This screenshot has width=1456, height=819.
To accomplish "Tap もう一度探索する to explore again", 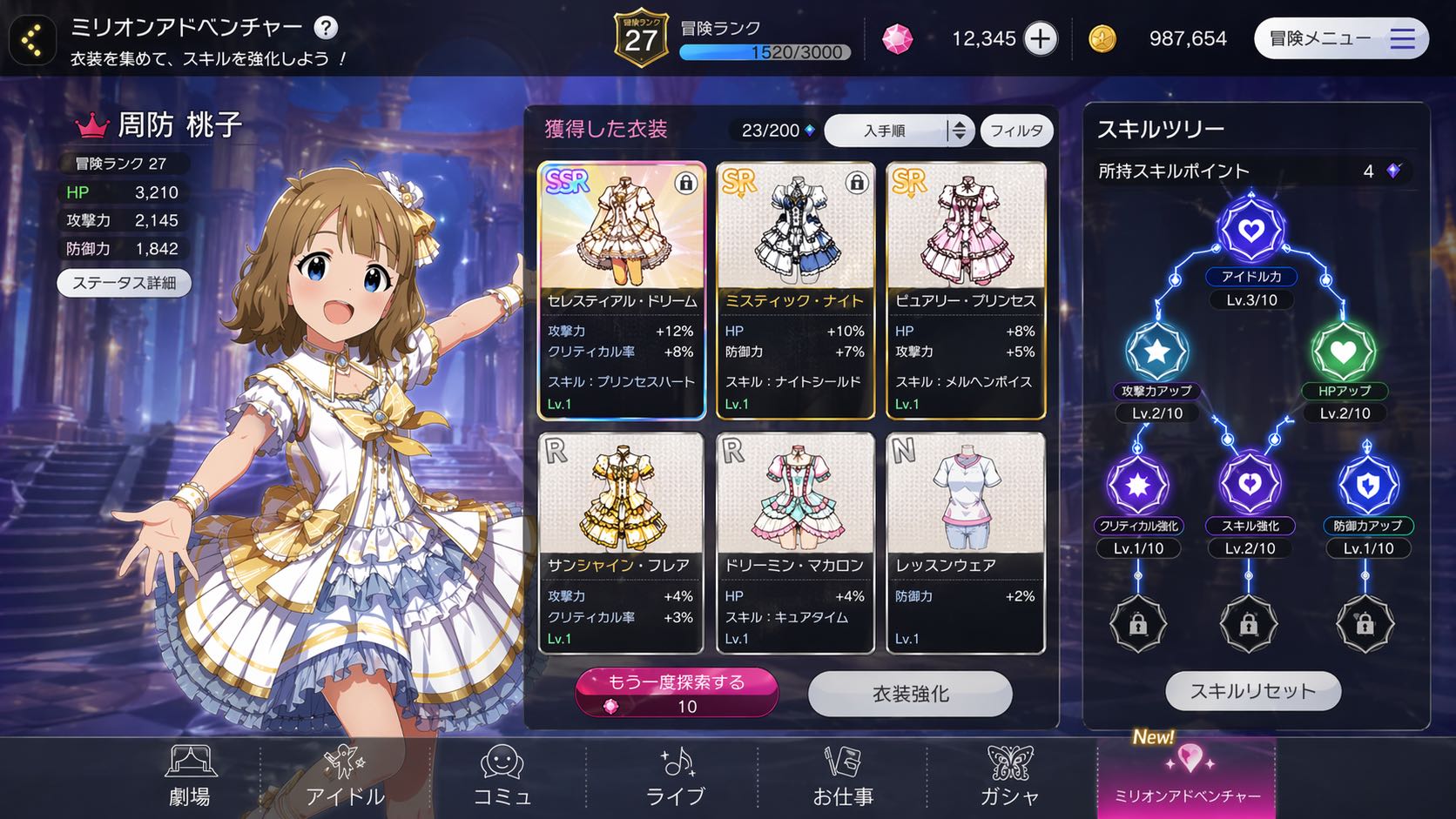I will (x=677, y=693).
